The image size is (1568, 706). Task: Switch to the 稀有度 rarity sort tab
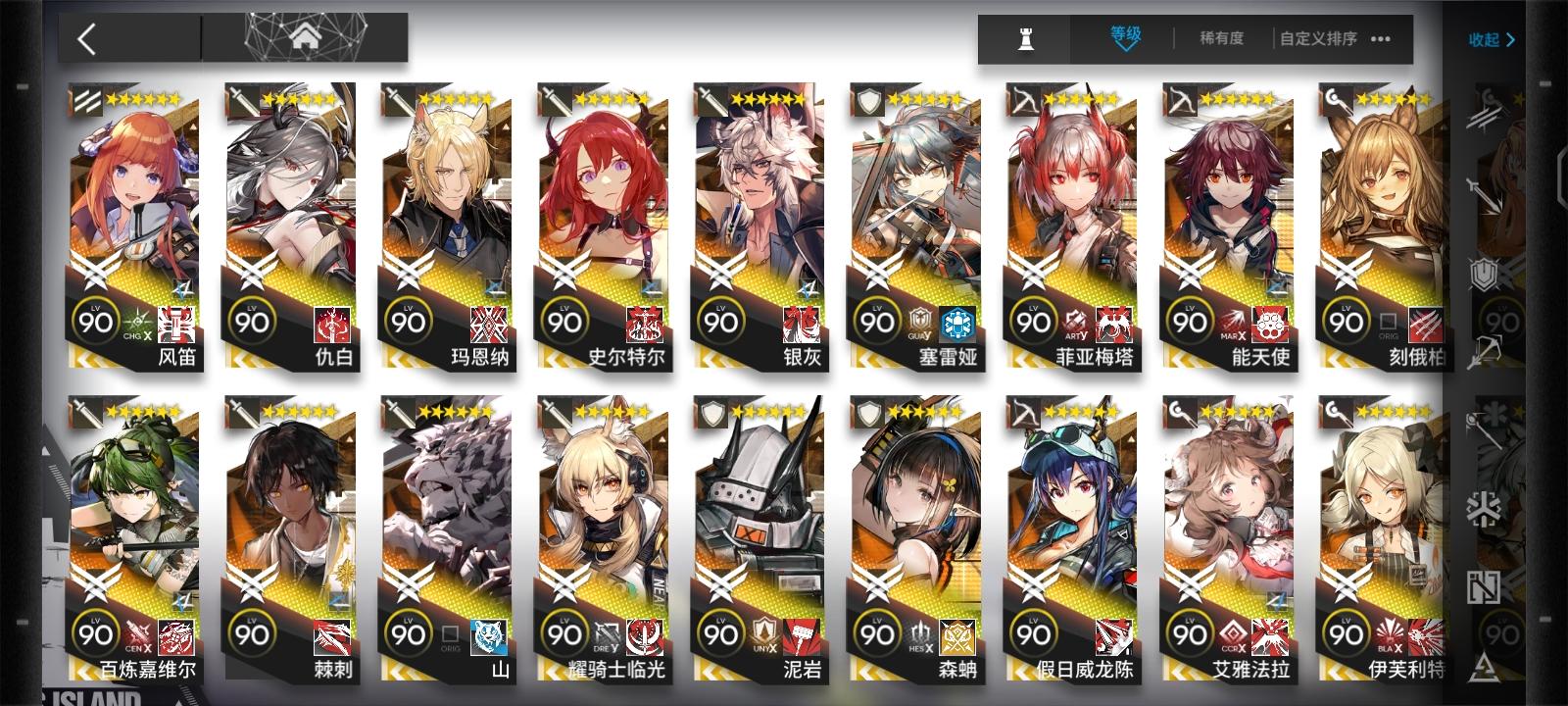[1222, 39]
